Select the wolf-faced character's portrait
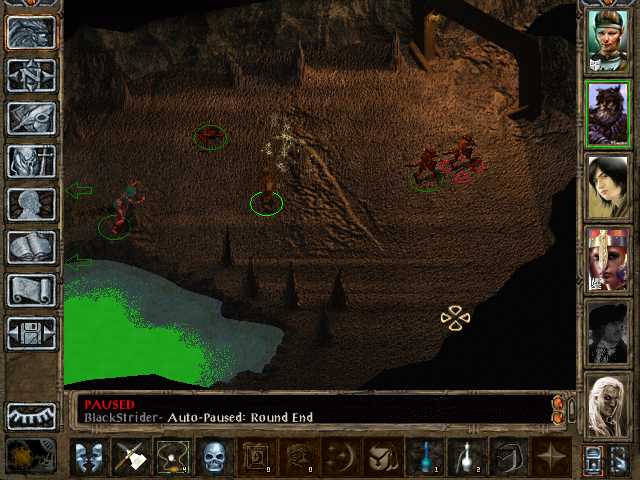The width and height of the screenshot is (640, 480). pyautogui.click(x=606, y=113)
